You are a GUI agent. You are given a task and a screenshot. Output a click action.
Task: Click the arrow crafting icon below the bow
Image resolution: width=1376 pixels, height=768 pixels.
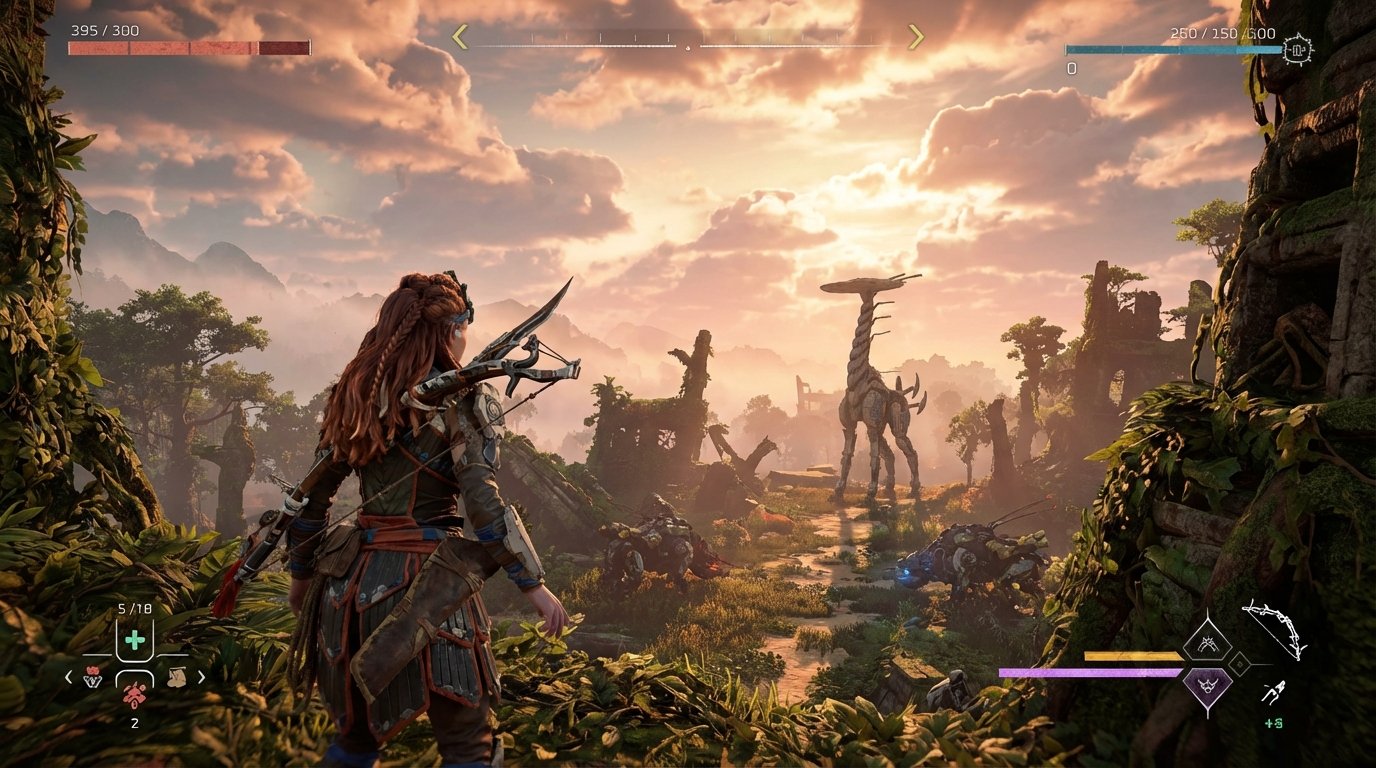[1275, 691]
